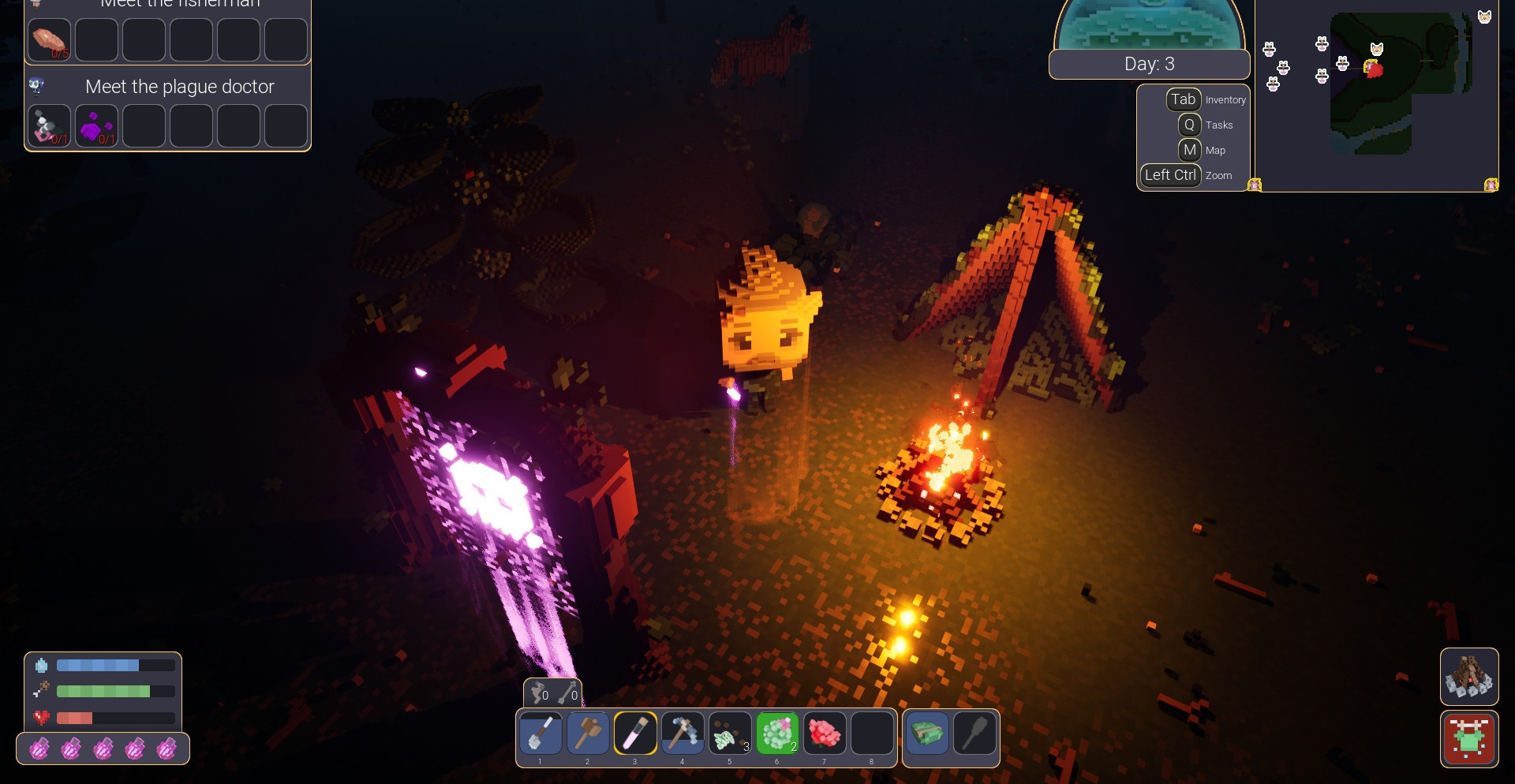
Task: Click the green monster icon button
Action: 1469,739
